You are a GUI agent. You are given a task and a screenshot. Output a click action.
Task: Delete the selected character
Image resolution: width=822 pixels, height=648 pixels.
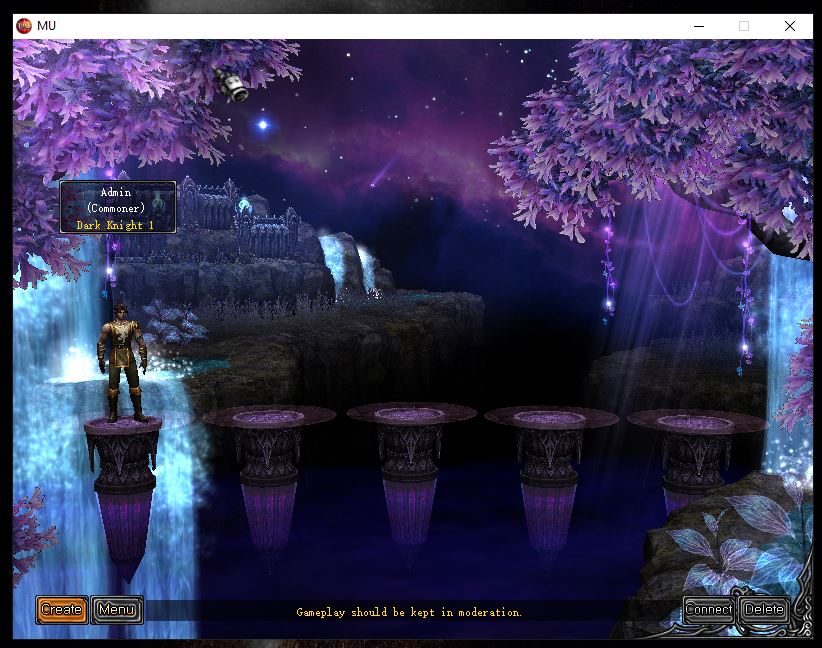click(764, 609)
